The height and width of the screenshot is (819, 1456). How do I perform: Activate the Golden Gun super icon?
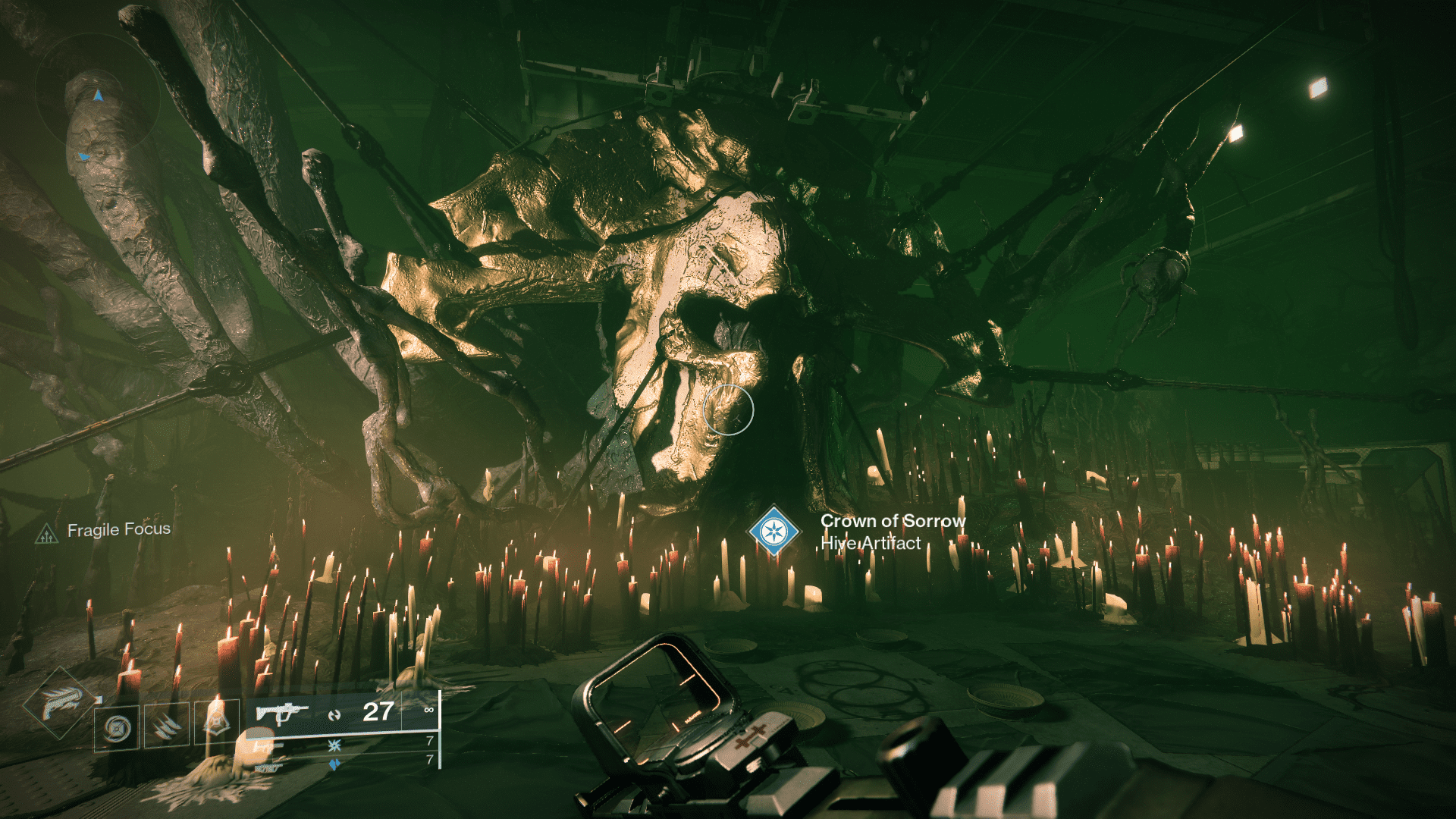click(61, 703)
